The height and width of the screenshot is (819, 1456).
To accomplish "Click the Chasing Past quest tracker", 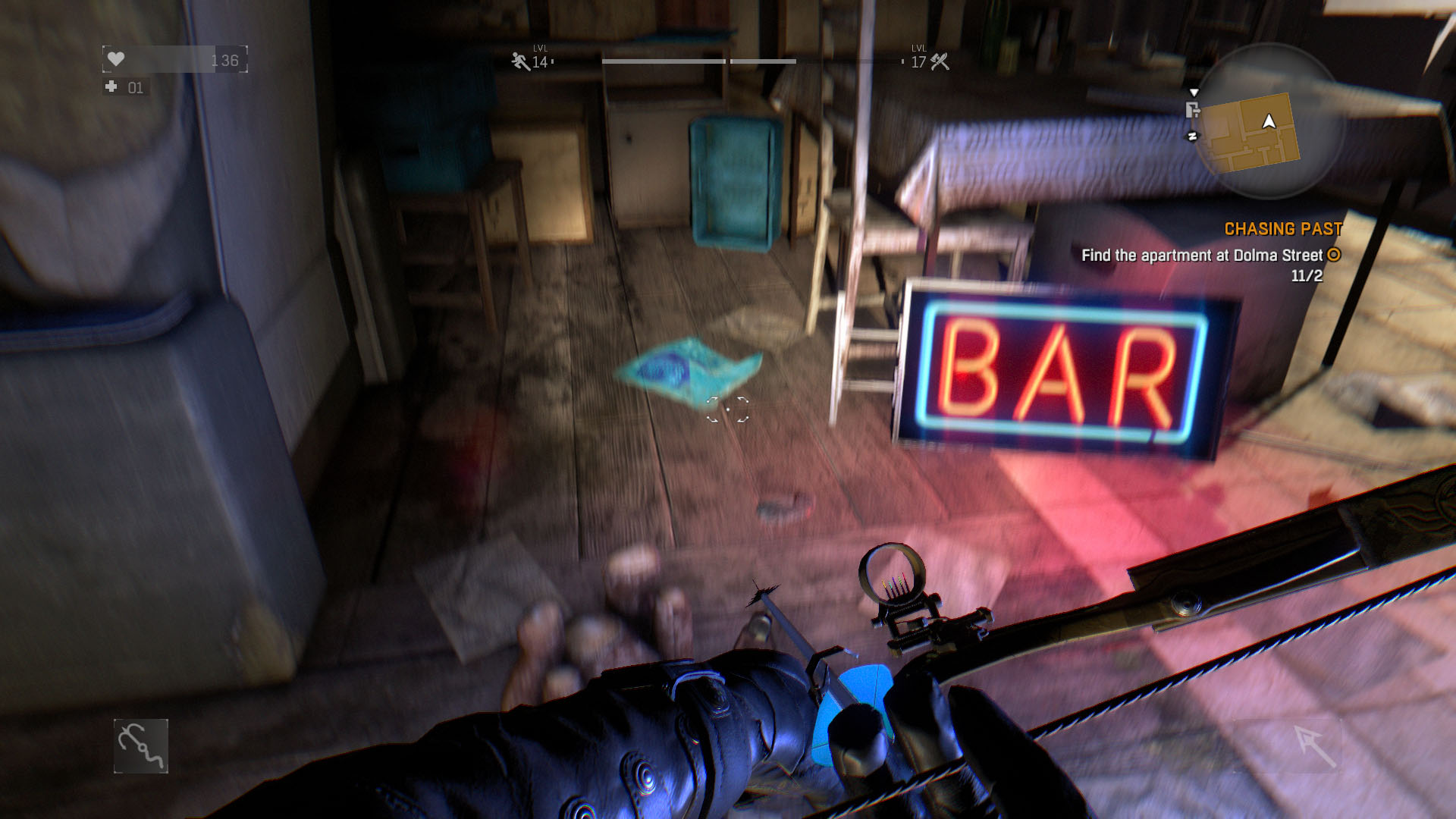I will [1283, 229].
